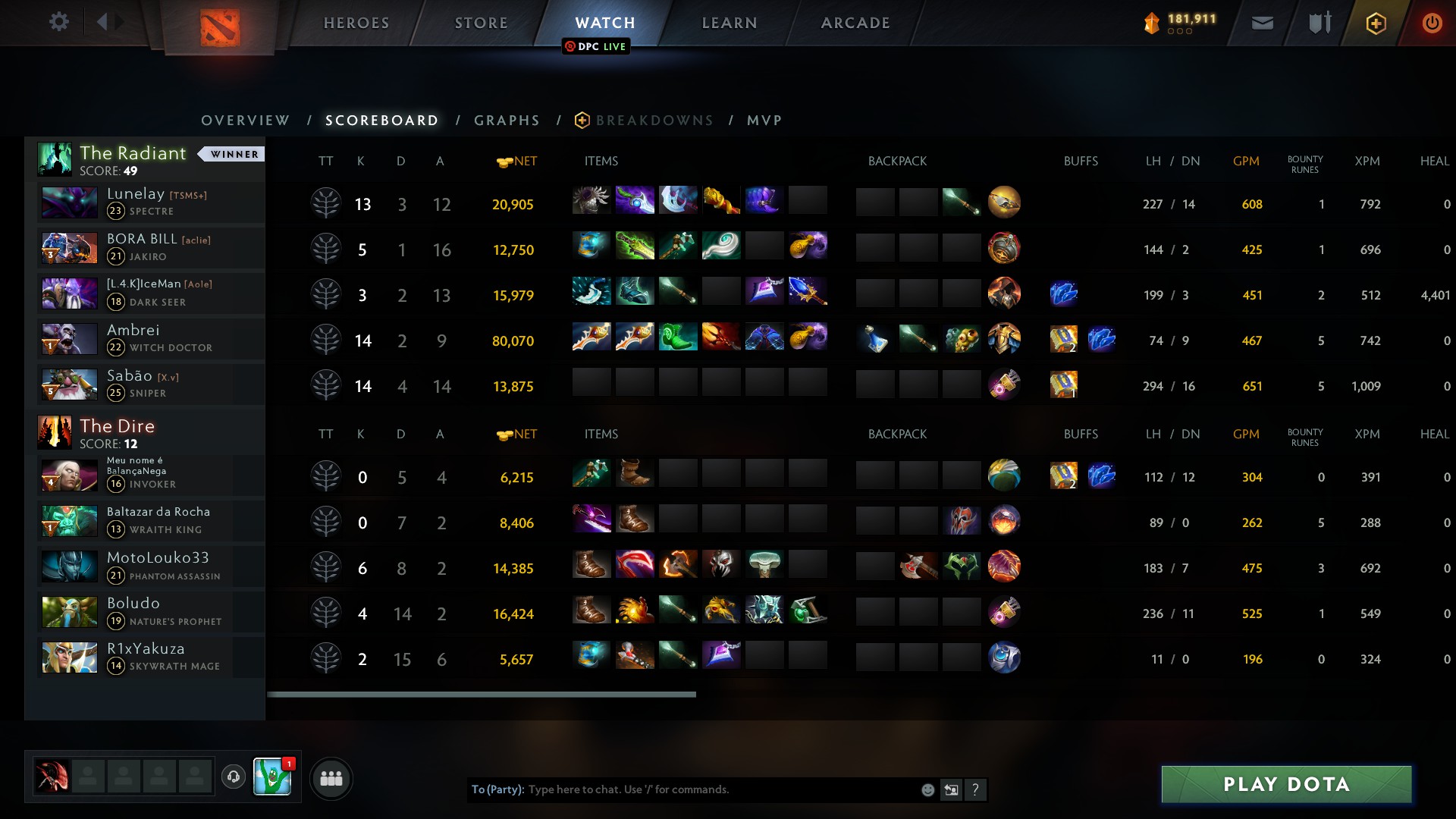Change the chat target from To (Party)

(497, 789)
